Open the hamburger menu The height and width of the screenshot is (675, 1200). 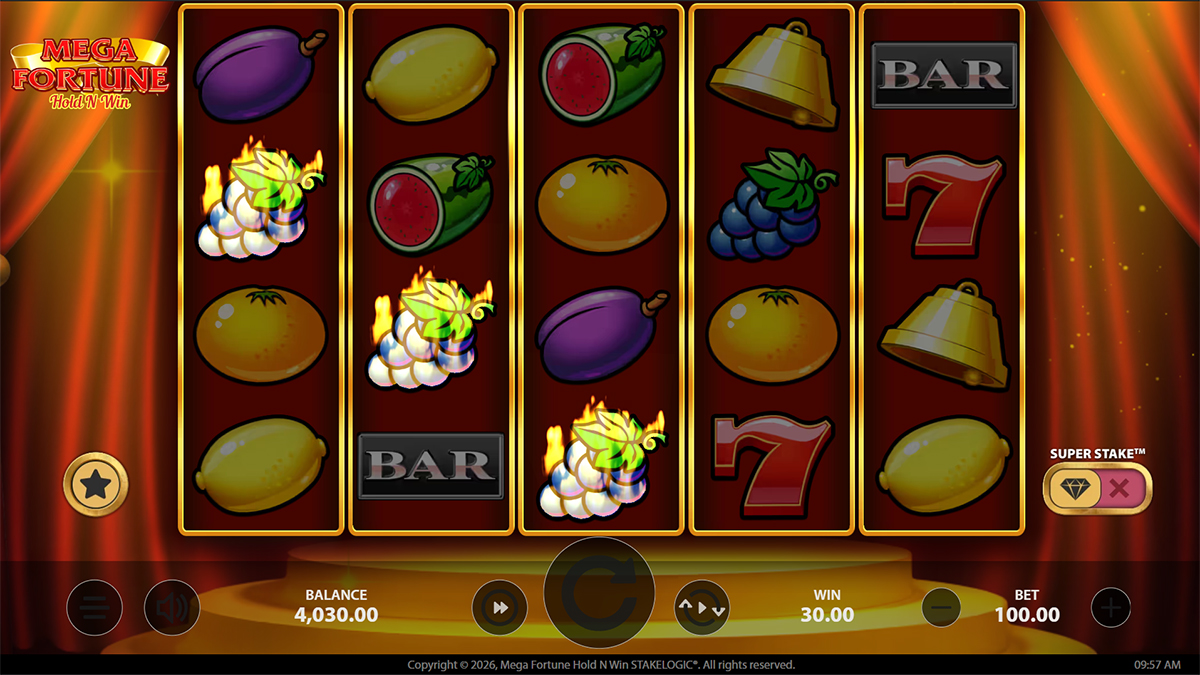tap(95, 607)
